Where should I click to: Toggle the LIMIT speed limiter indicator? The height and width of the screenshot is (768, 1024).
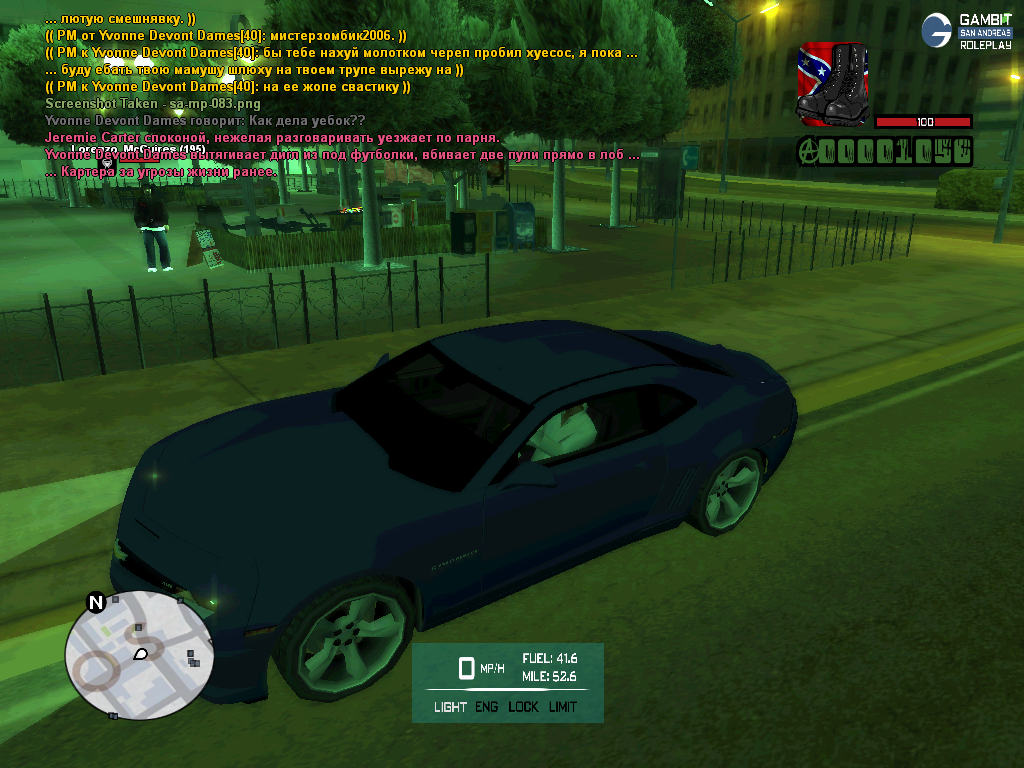point(563,707)
